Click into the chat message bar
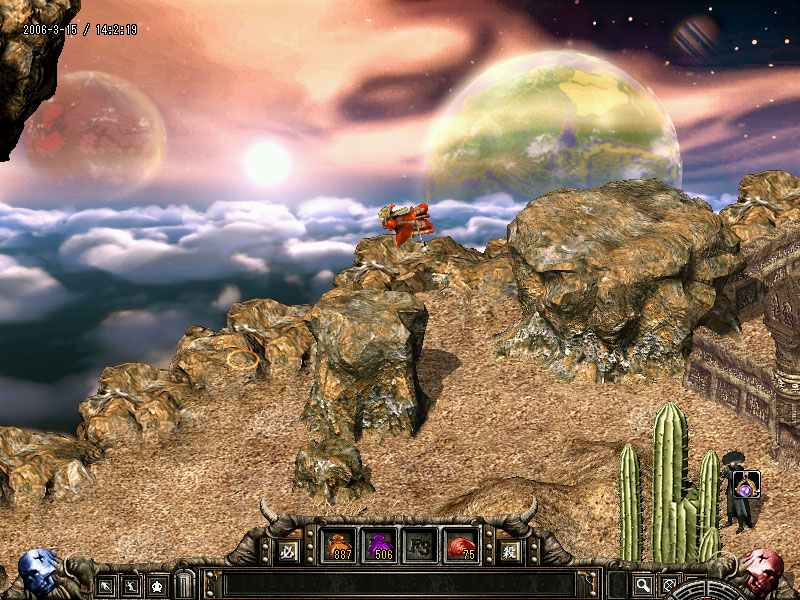Image resolution: width=800 pixels, height=600 pixels. (x=398, y=584)
